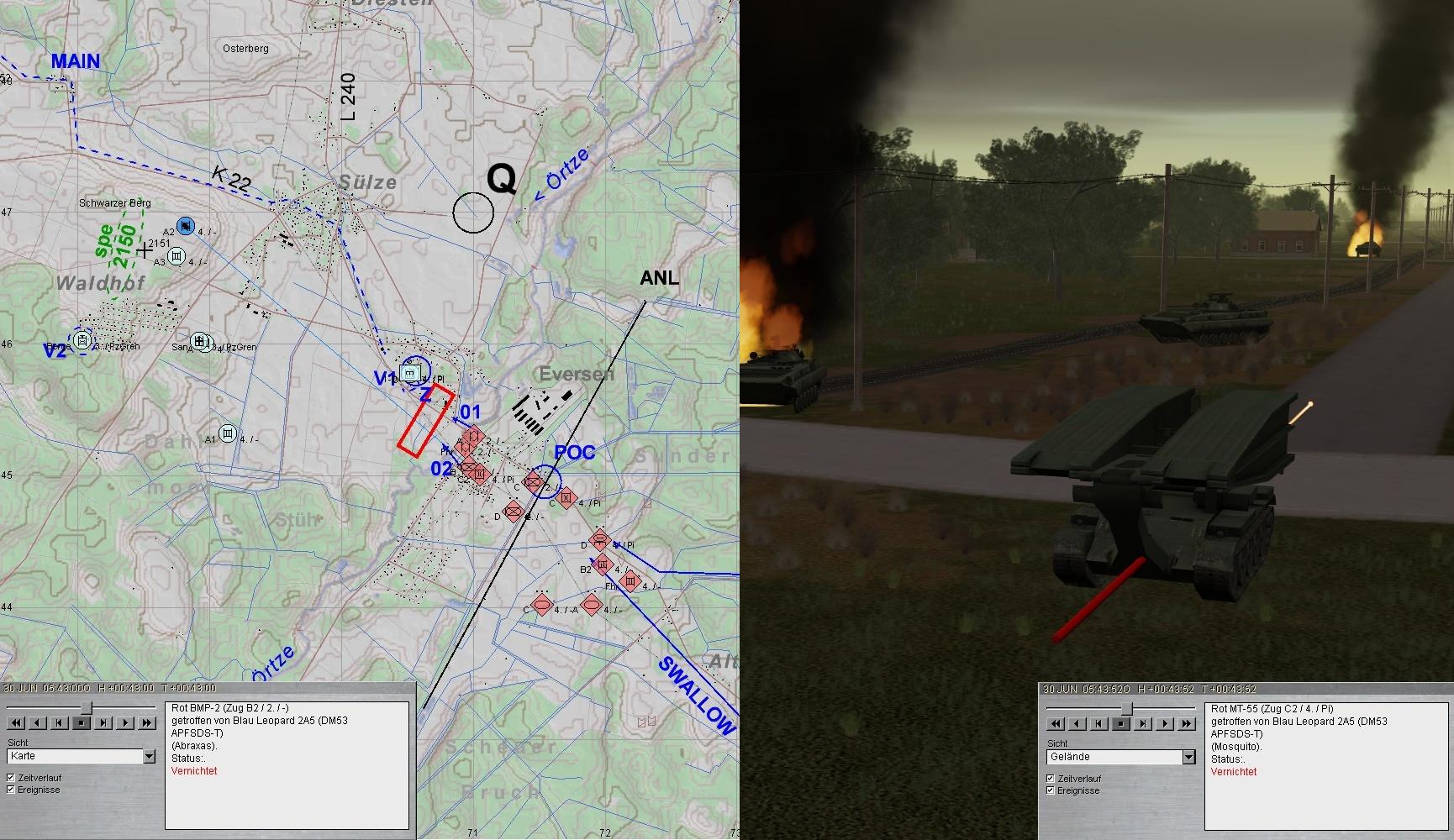Image resolution: width=1454 pixels, height=840 pixels.
Task: Stop playback in the Gelände replay panel
Action: (x=1121, y=723)
